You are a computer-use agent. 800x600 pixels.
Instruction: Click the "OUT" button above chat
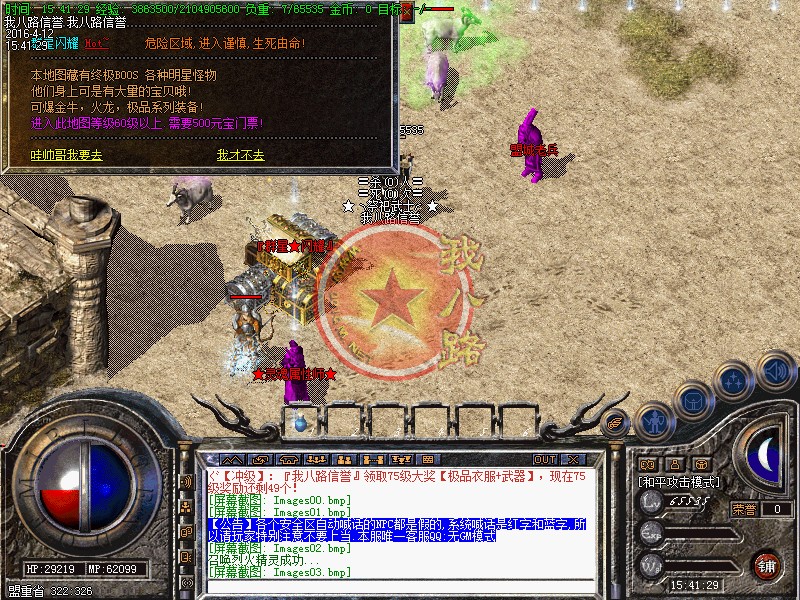click(544, 459)
